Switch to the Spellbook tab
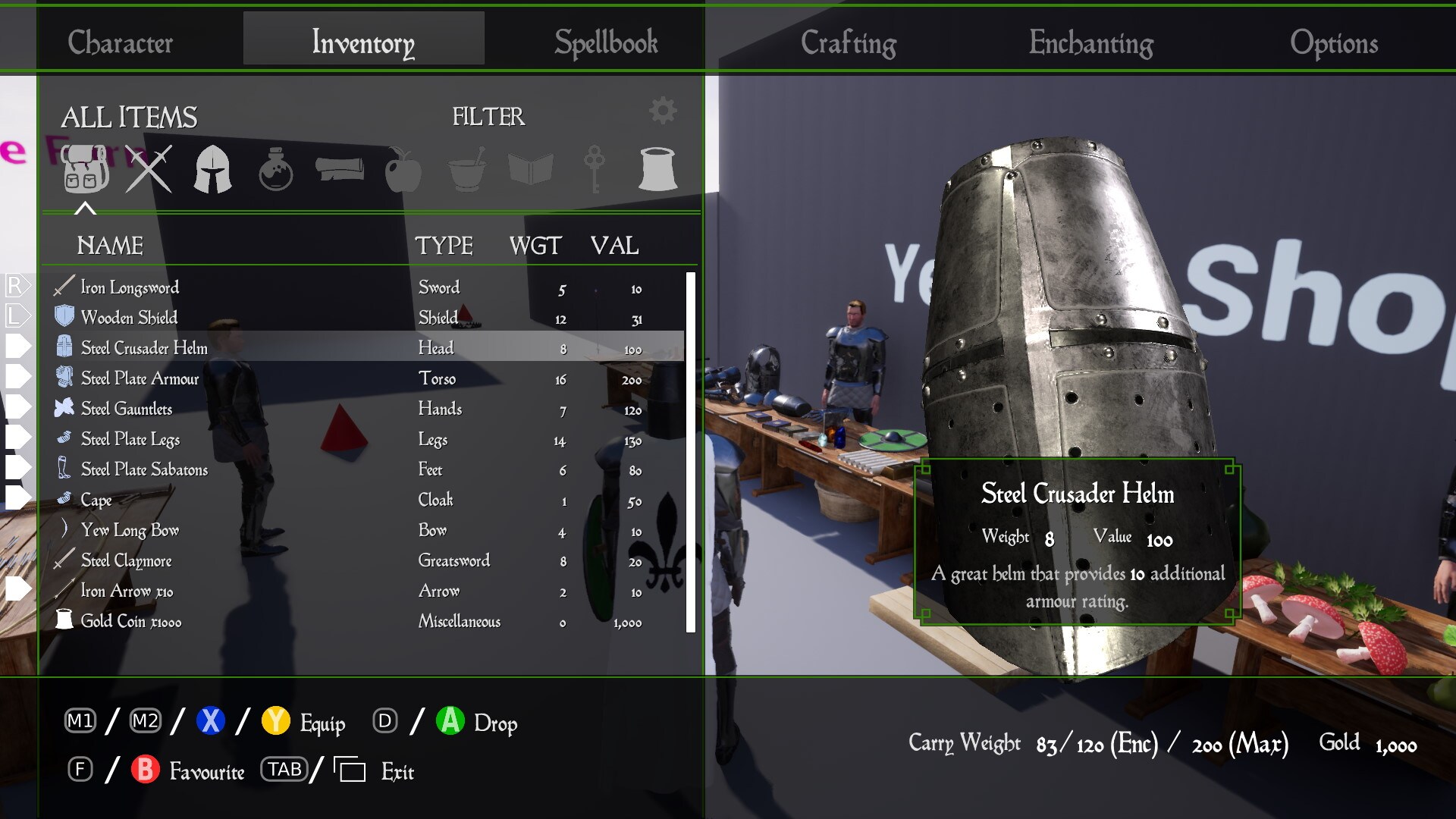1456x819 pixels. [x=605, y=42]
